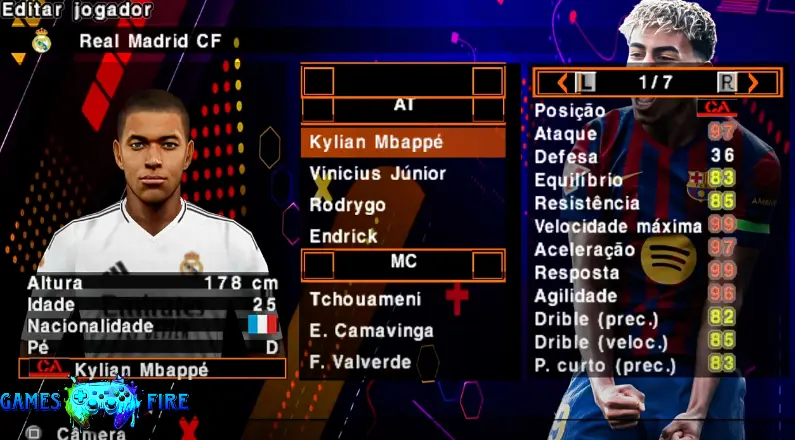Click the Kylian Mbappé name field
Screen dimensions: 795x440
click(152, 369)
